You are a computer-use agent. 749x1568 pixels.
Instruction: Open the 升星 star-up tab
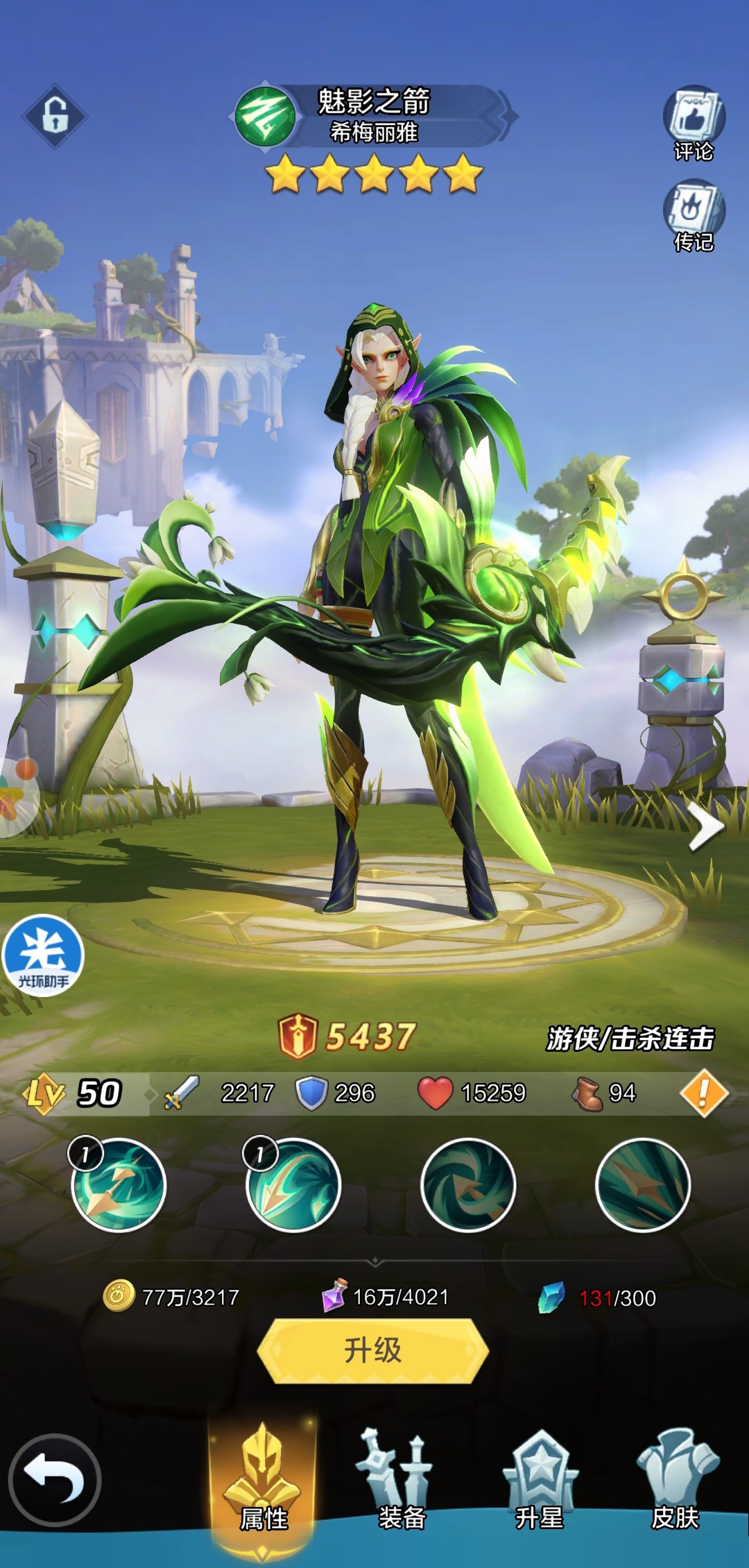pyautogui.click(x=540, y=1479)
